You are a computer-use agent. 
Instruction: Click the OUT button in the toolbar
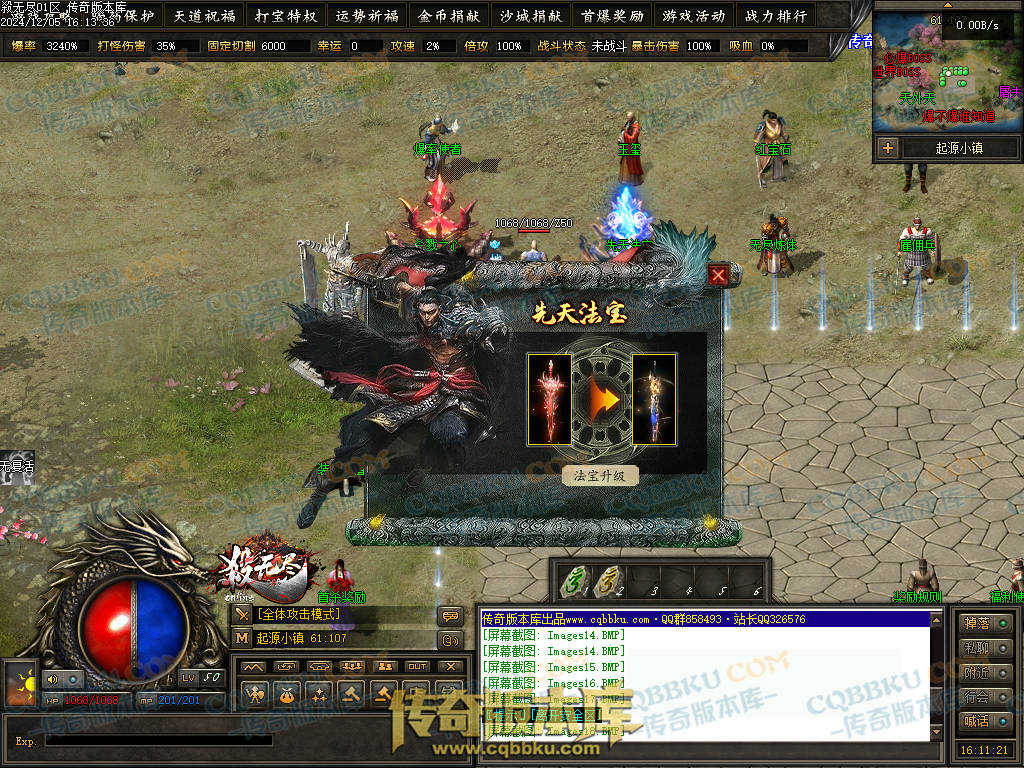(417, 666)
